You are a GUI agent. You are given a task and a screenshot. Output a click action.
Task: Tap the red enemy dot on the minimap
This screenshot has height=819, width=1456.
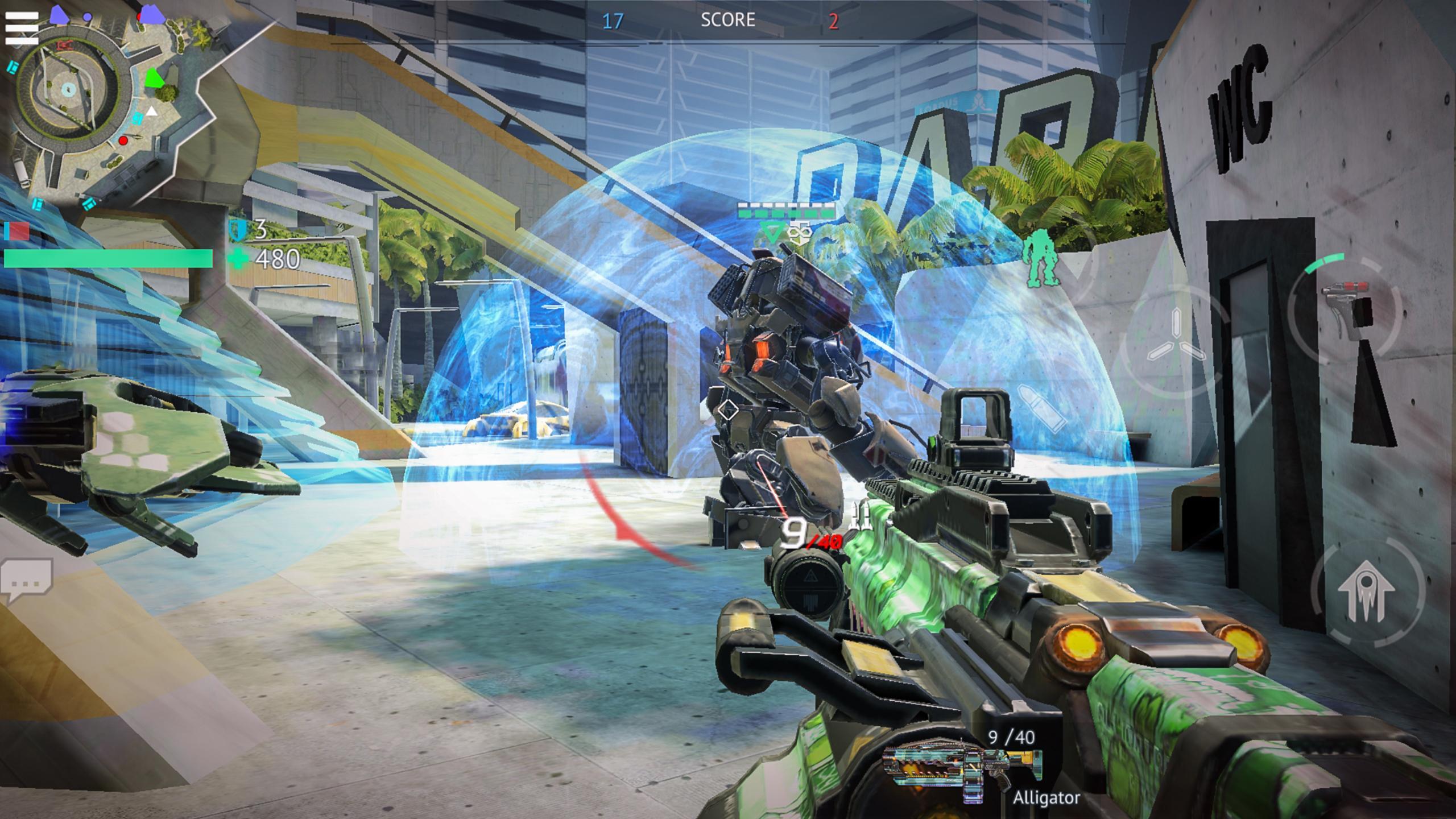pyautogui.click(x=123, y=142)
